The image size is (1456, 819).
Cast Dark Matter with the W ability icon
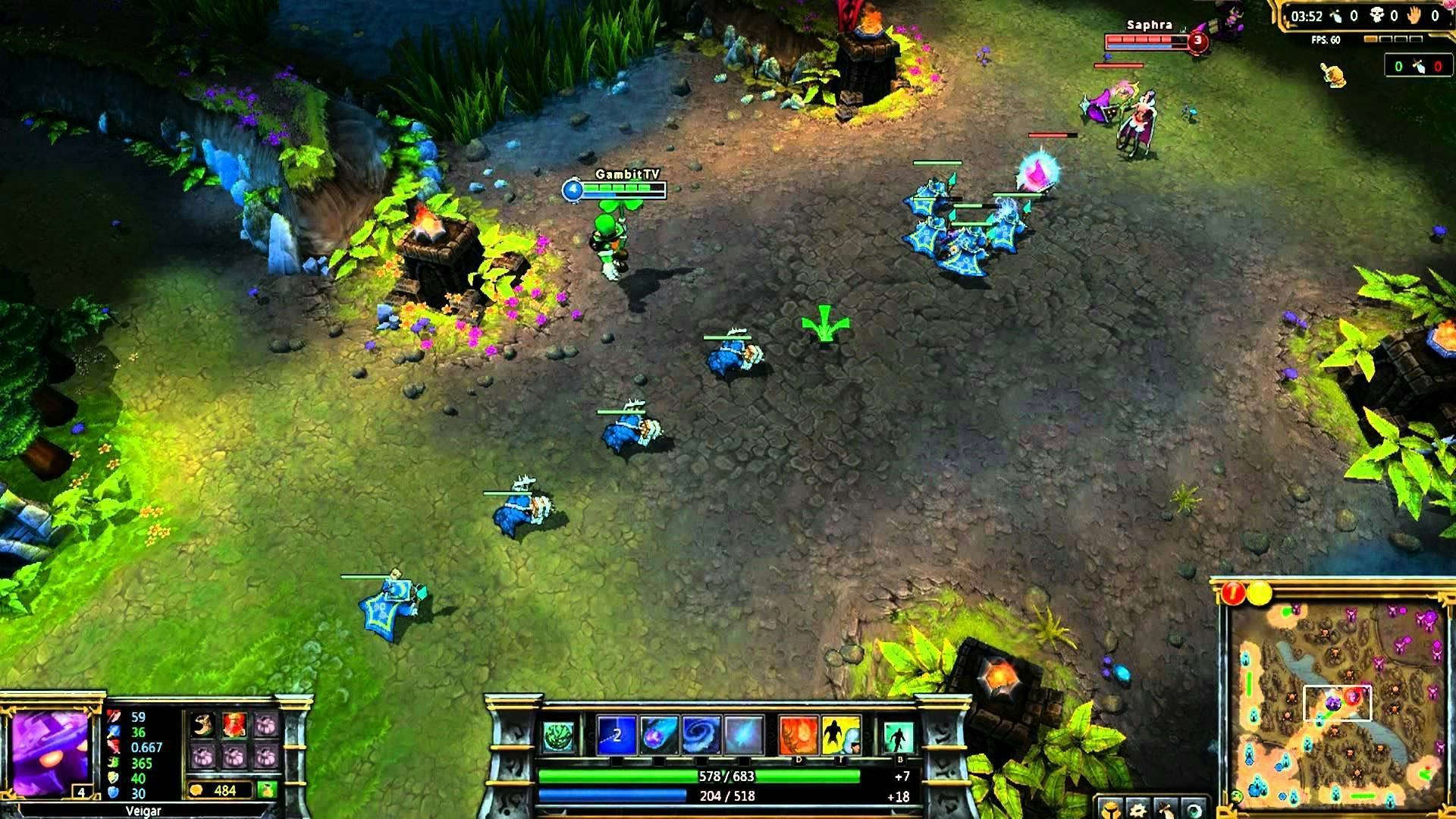660,734
